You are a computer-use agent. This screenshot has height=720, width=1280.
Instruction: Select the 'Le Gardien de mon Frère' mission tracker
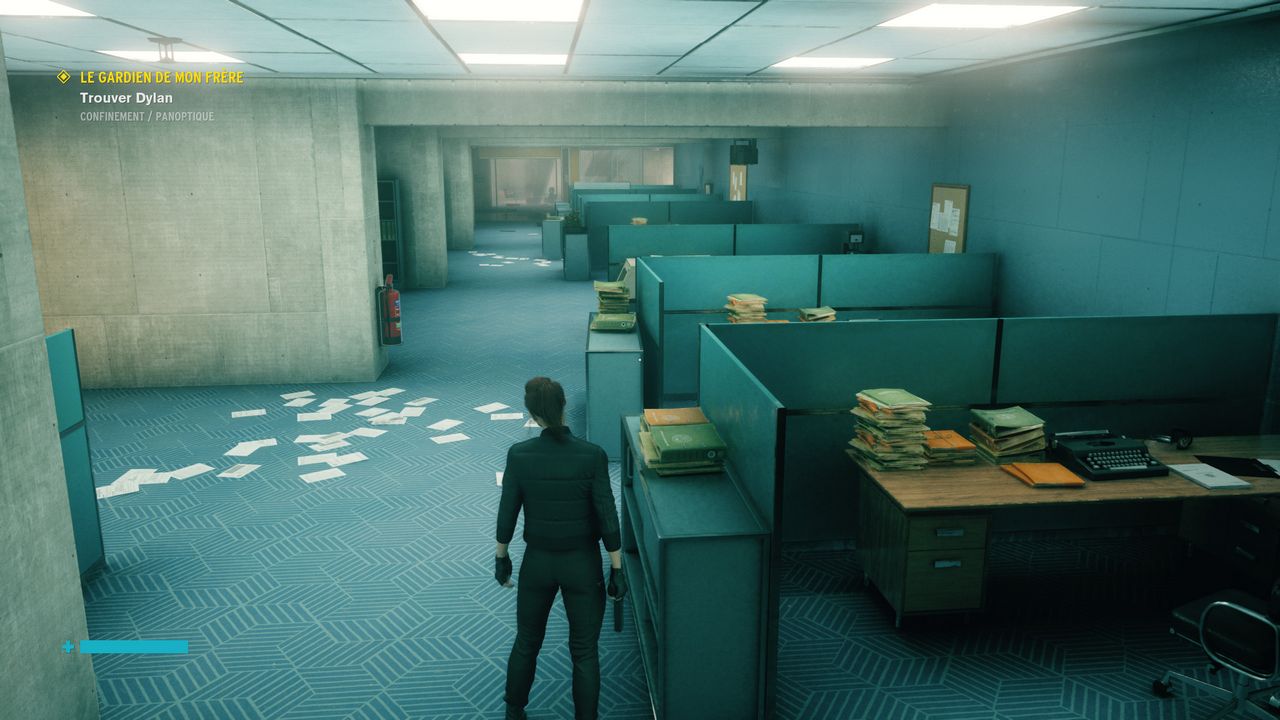[x=162, y=77]
